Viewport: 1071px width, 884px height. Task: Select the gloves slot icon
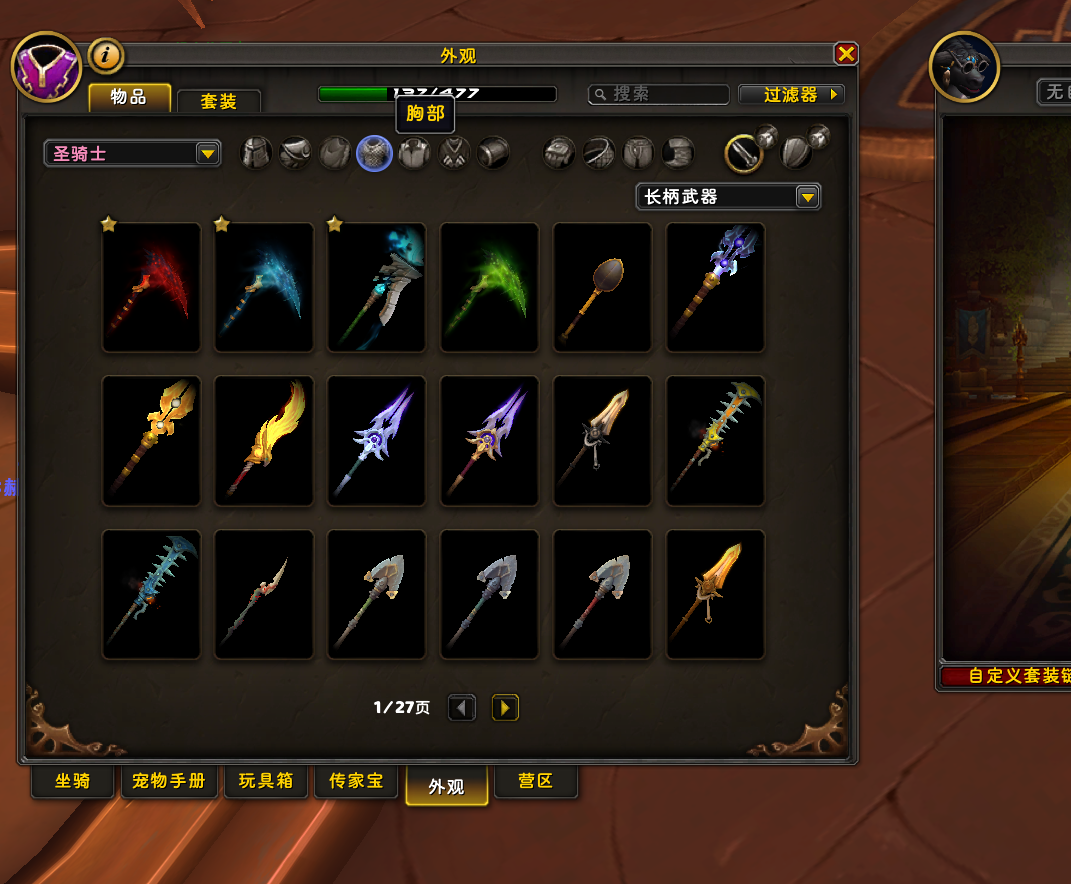click(x=559, y=153)
